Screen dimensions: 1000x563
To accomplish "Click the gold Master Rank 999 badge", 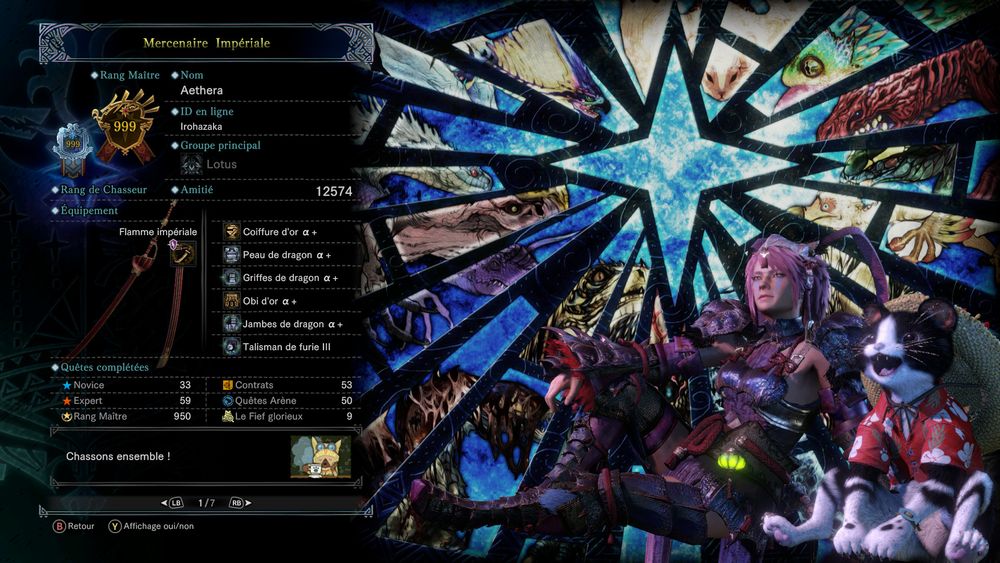I will (125, 128).
